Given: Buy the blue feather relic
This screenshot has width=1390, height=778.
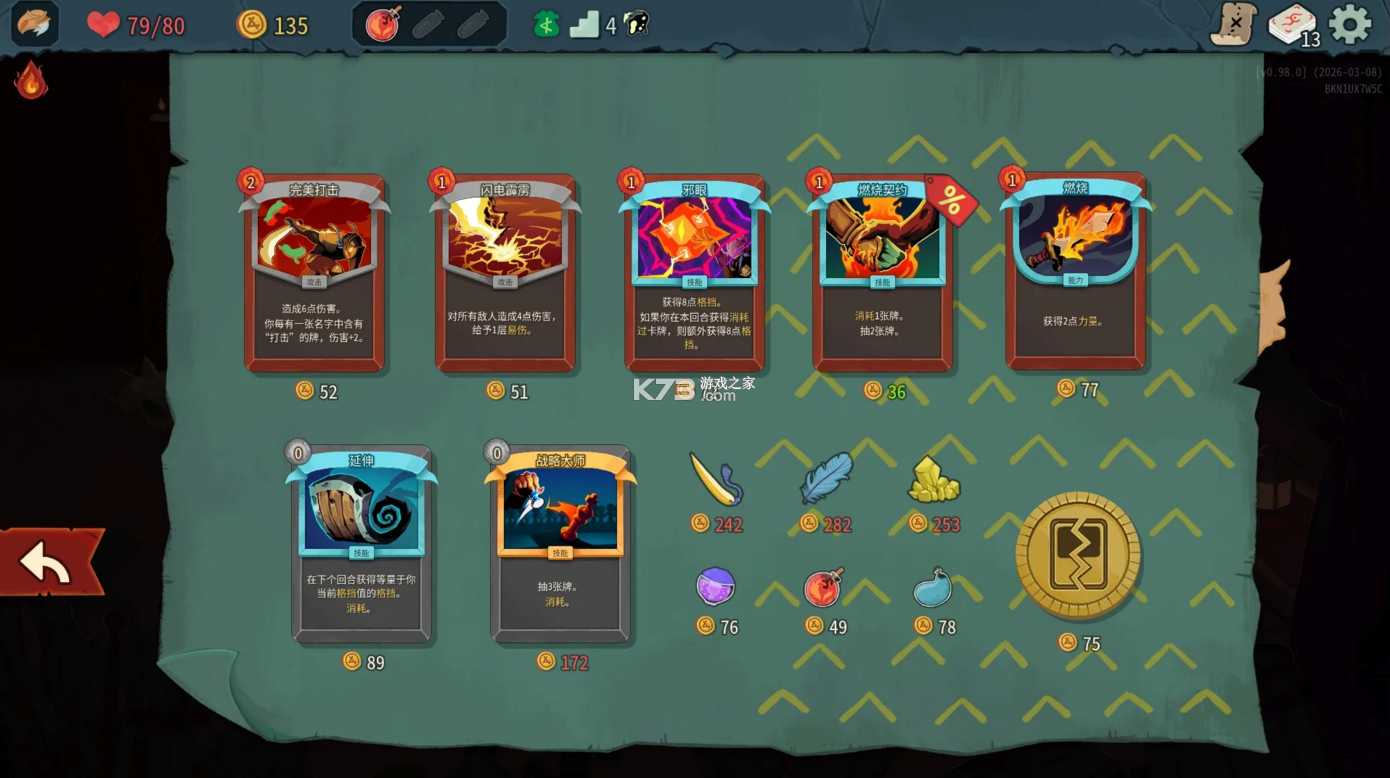Looking at the screenshot, I should pyautogui.click(x=826, y=479).
